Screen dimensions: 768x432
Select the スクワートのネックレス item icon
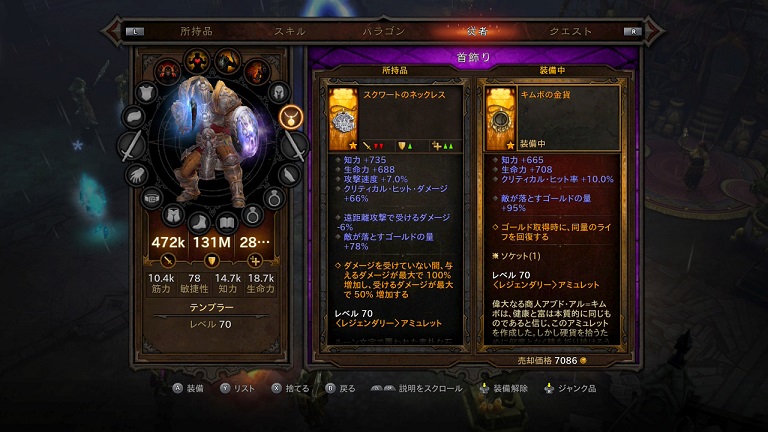pyautogui.click(x=345, y=116)
